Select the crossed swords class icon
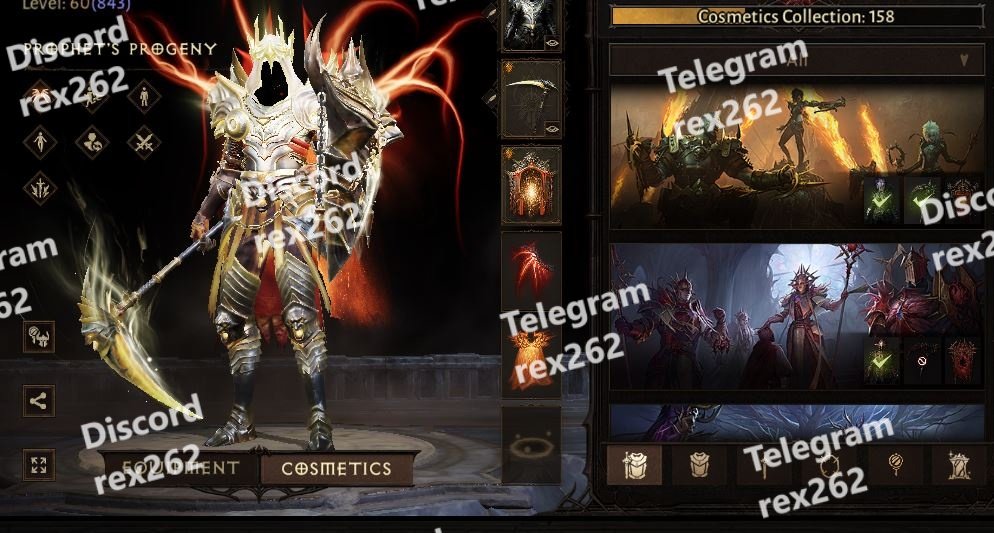 (144, 142)
